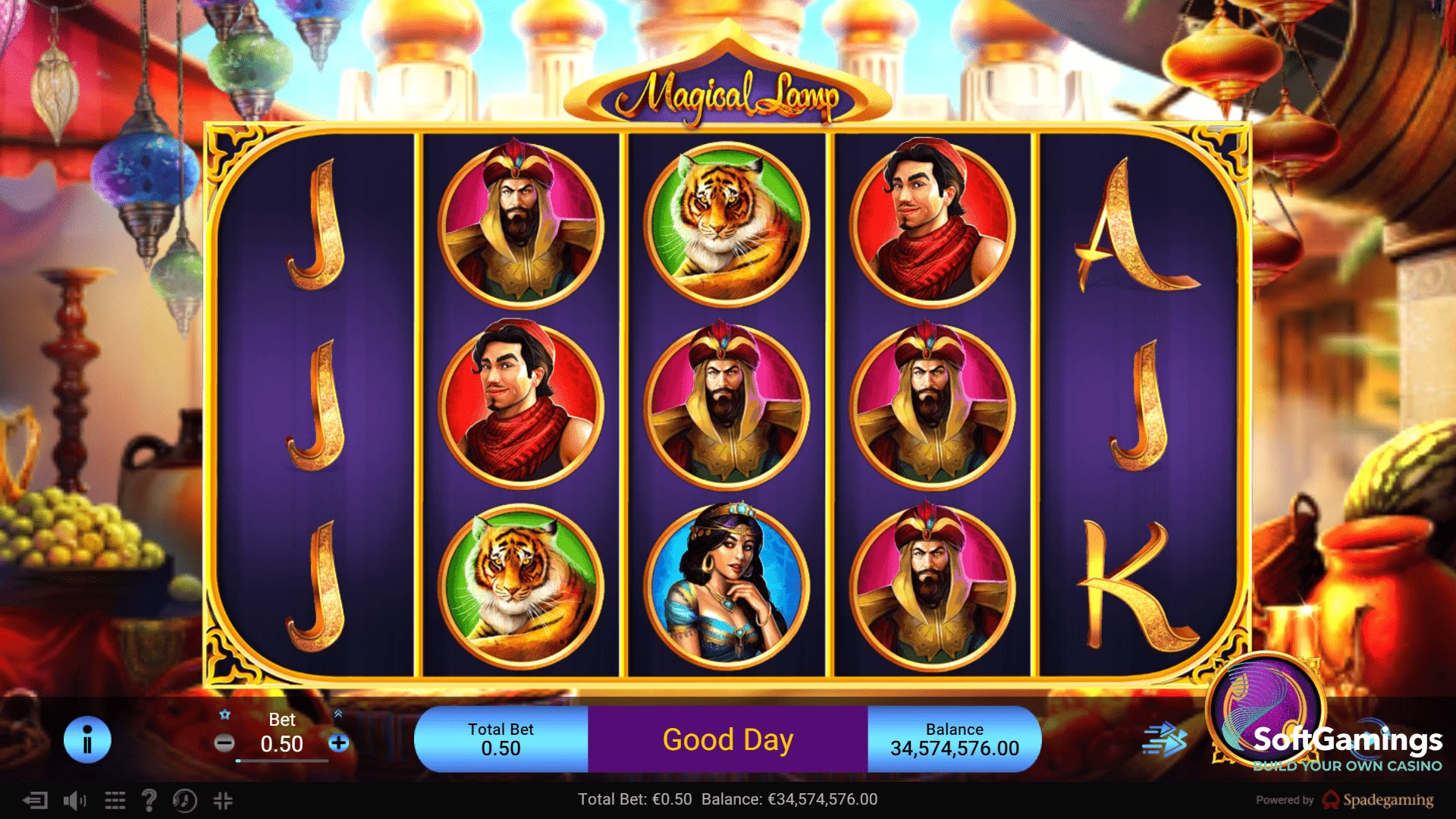The width and height of the screenshot is (1456, 819).
Task: Toggle sound with the speaker icon
Action: pyautogui.click(x=74, y=800)
